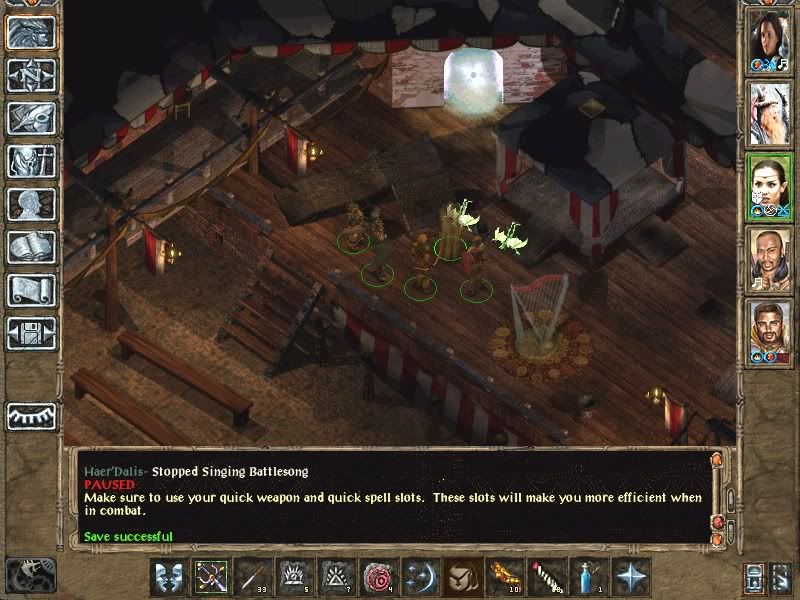
Task: Cast the crescent moon quick spell
Action: tap(419, 577)
